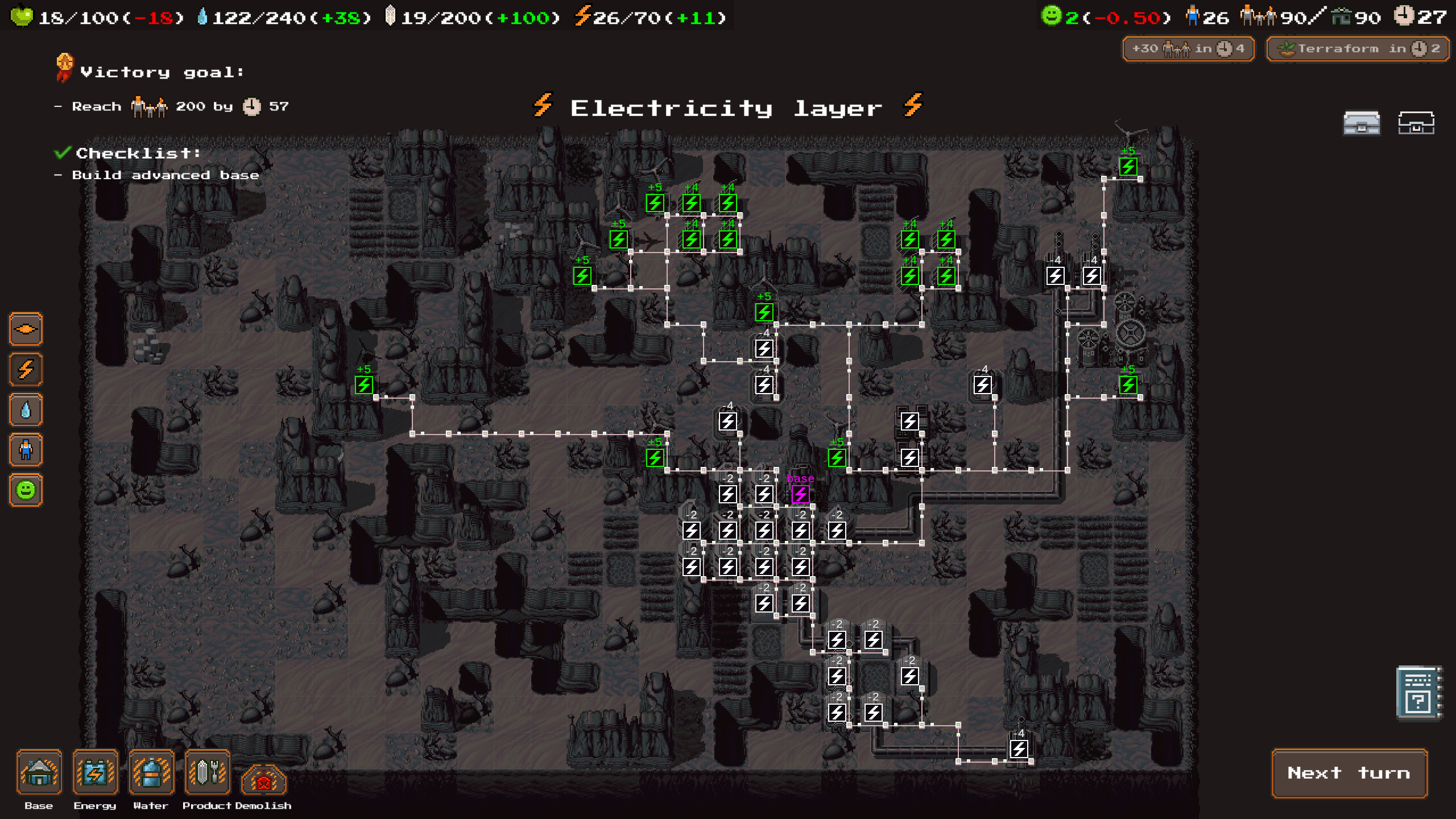Click the left treasure chest icon

(x=1362, y=123)
